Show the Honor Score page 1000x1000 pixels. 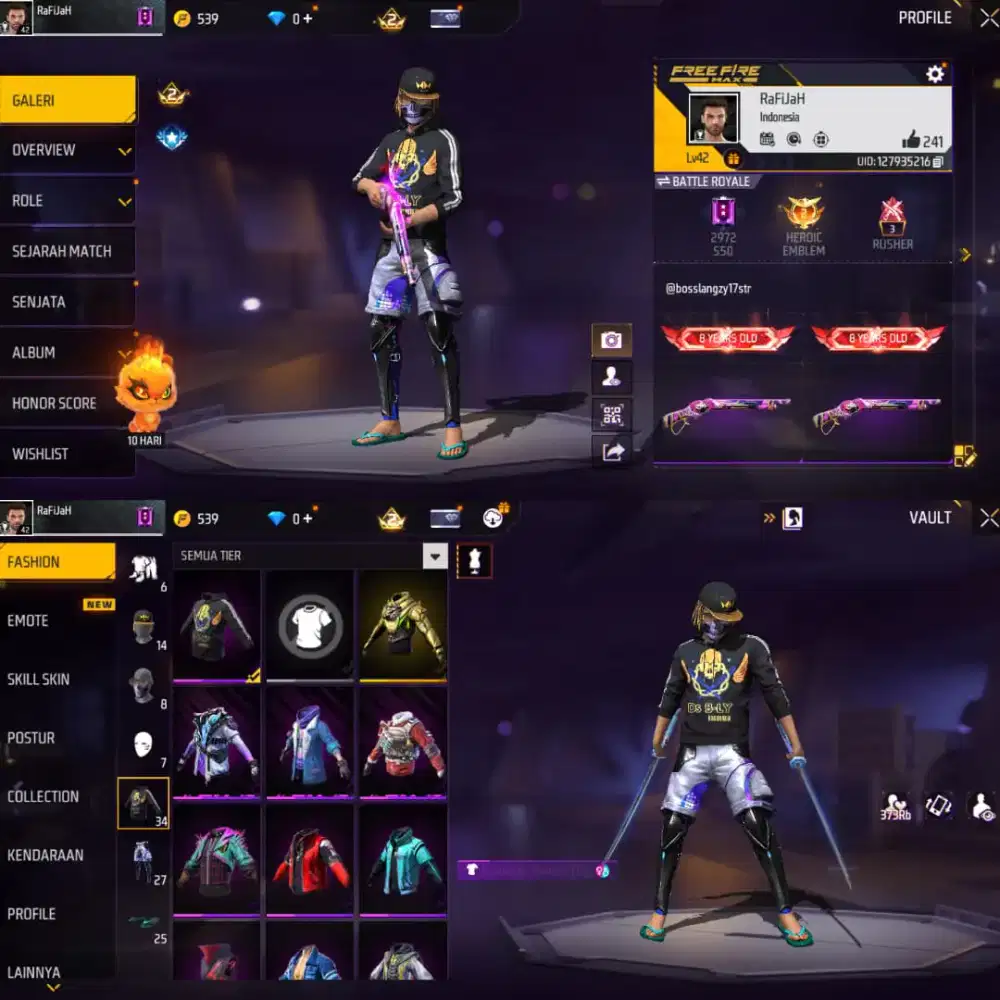coord(66,403)
